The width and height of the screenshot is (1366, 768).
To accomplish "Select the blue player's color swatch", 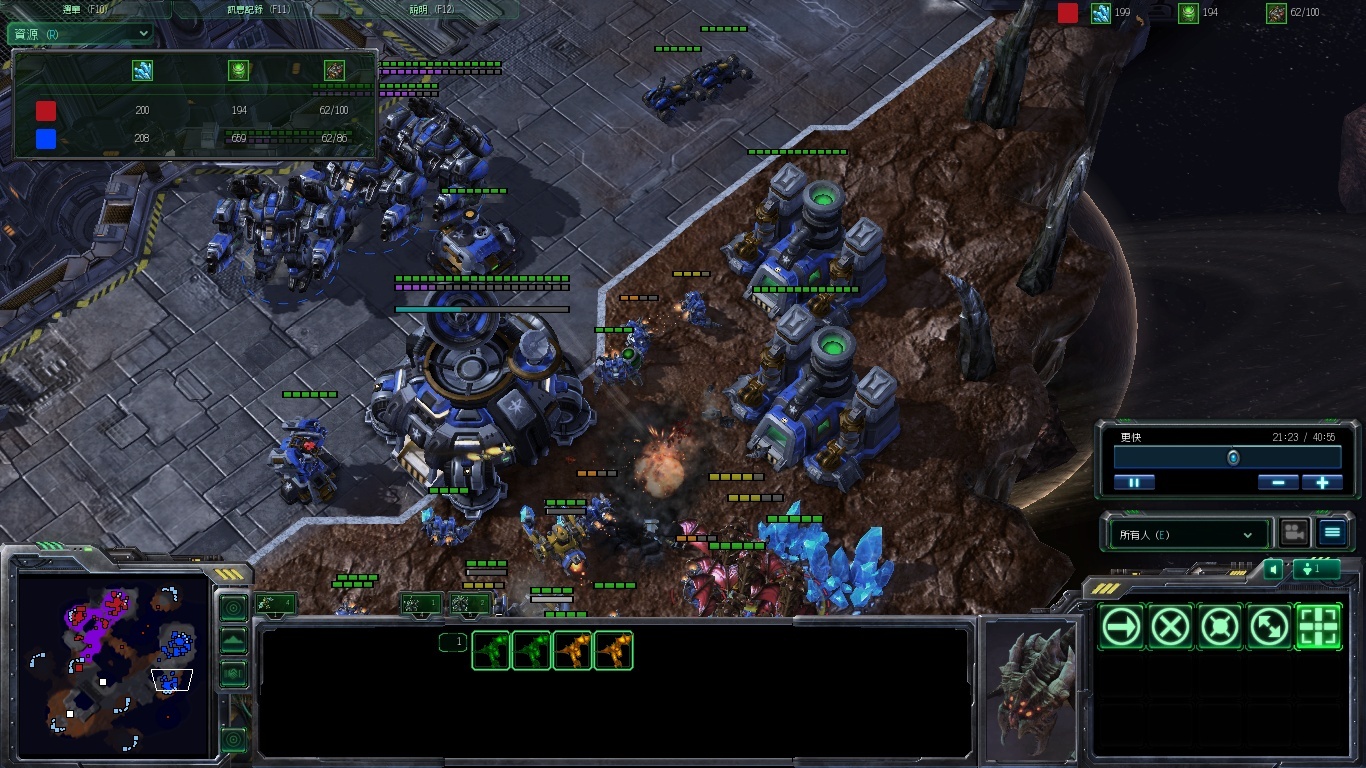I will point(46,138).
